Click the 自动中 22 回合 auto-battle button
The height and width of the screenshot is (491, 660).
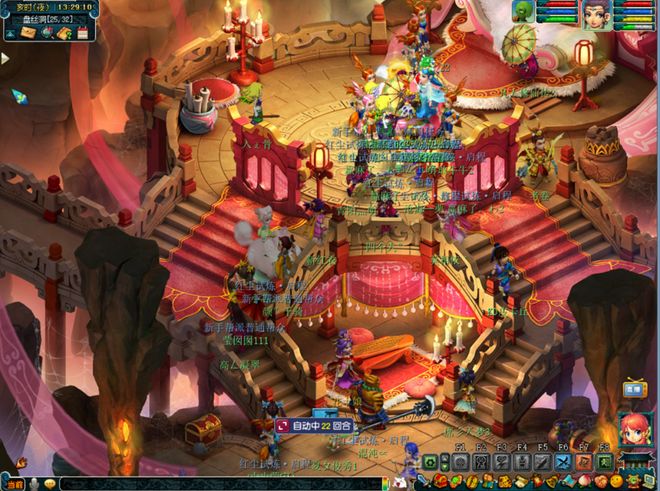pyautogui.click(x=315, y=425)
